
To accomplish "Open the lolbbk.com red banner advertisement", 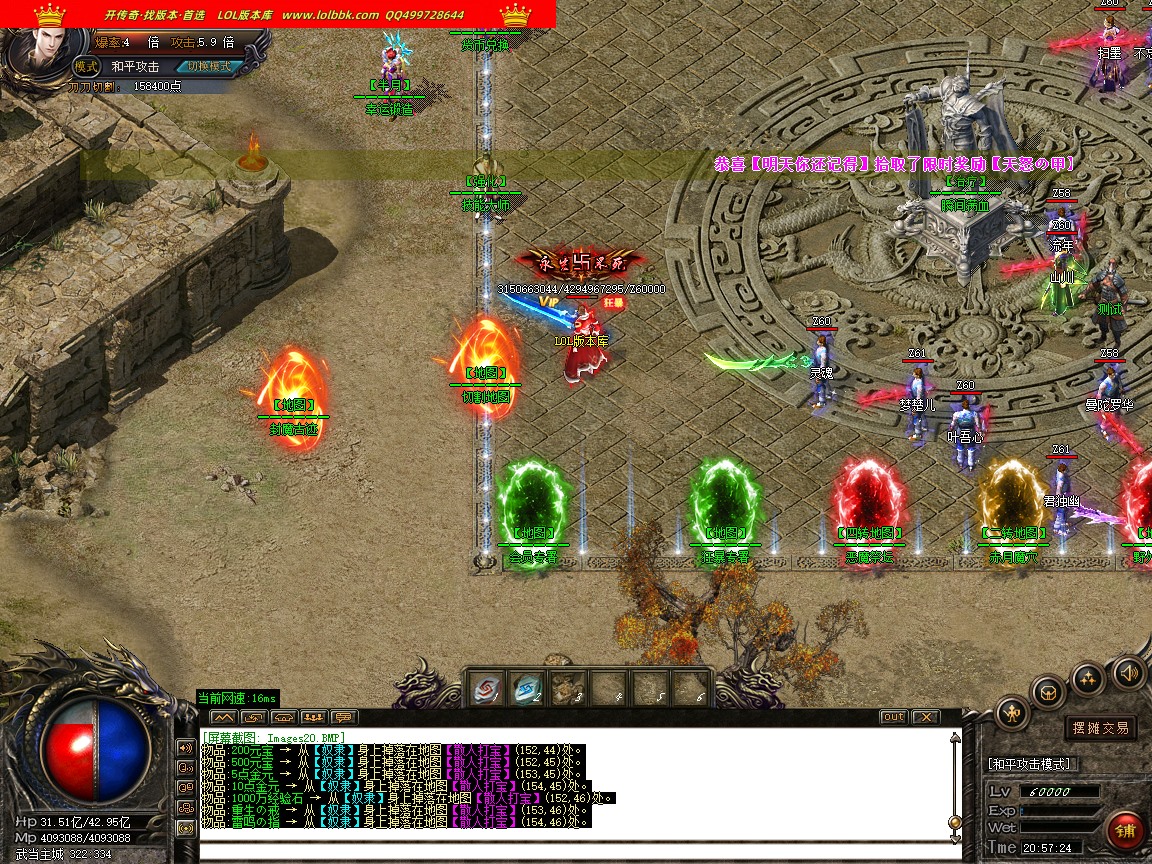I will click(278, 15).
